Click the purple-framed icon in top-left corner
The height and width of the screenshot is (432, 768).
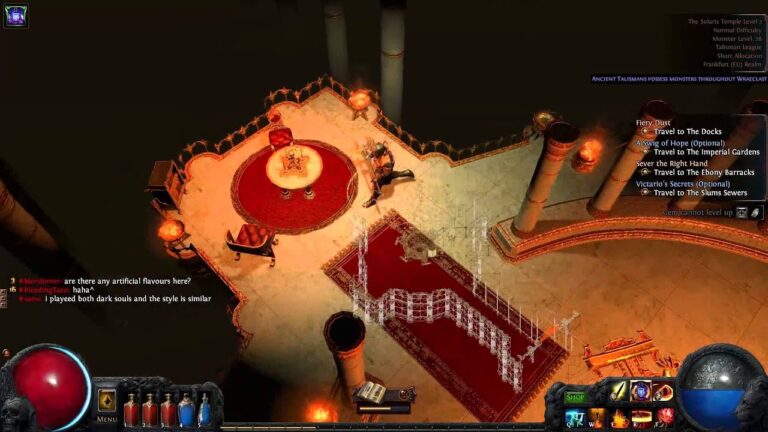15,15
